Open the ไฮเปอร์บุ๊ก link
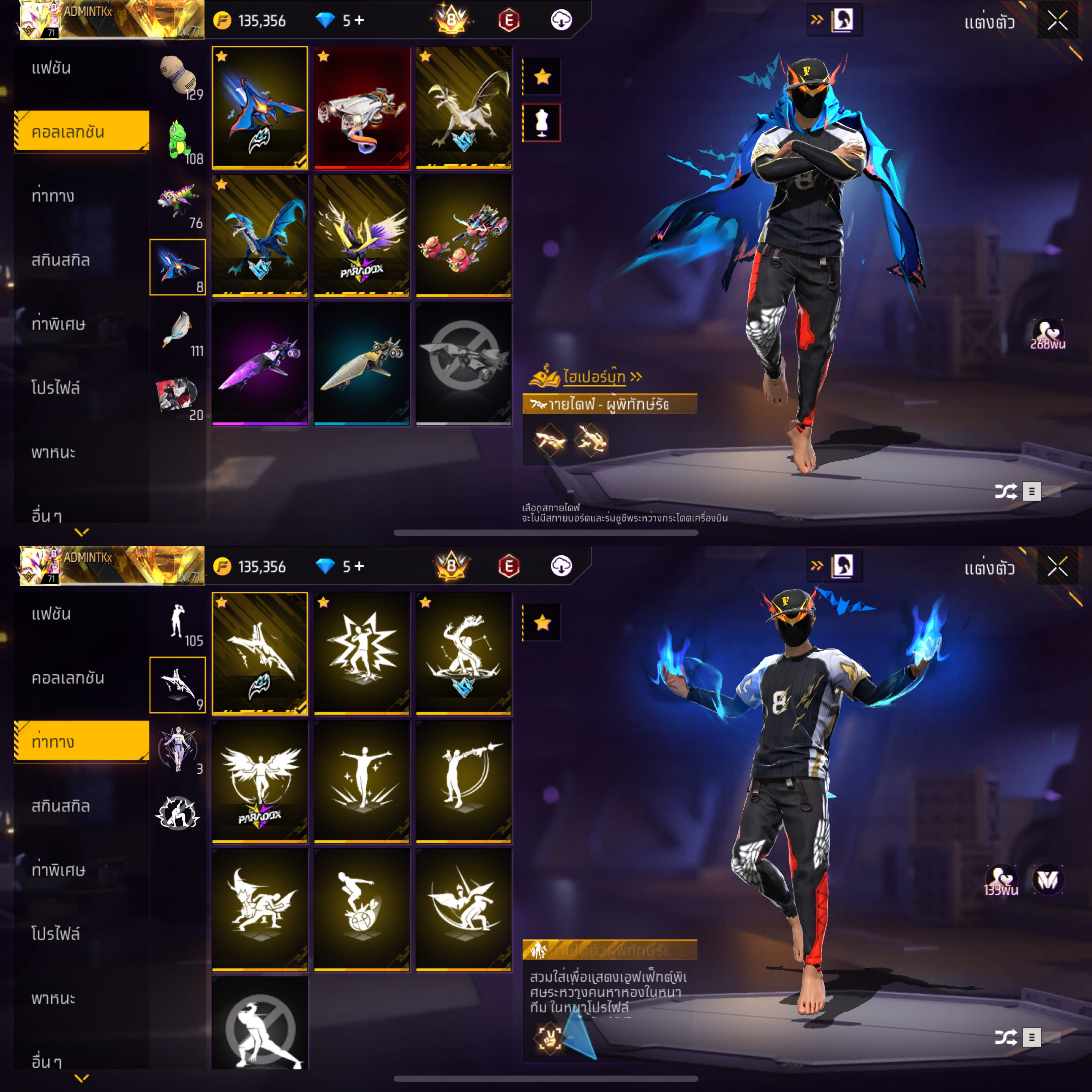This screenshot has height=1092, width=1092. 594,376
